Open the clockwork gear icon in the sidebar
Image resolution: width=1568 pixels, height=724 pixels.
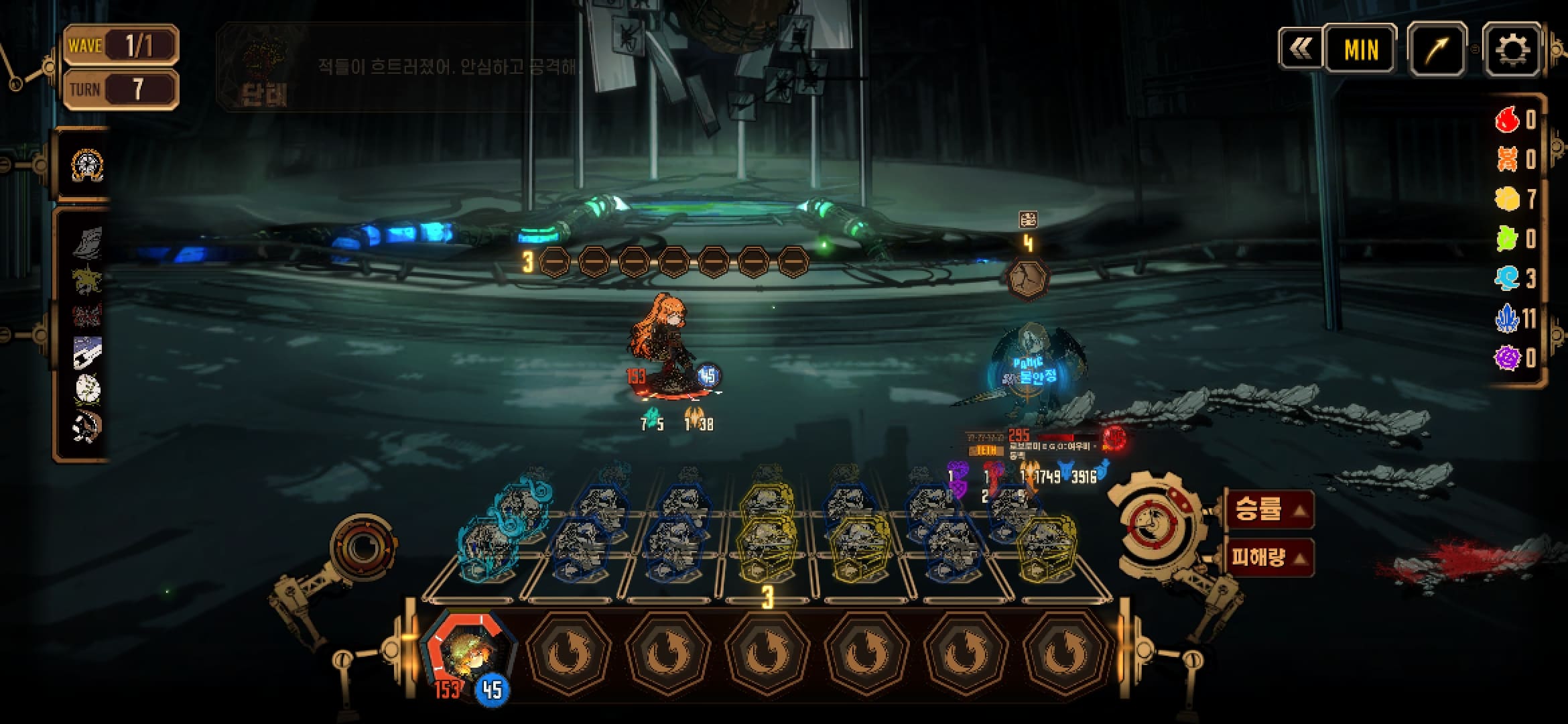point(87,165)
